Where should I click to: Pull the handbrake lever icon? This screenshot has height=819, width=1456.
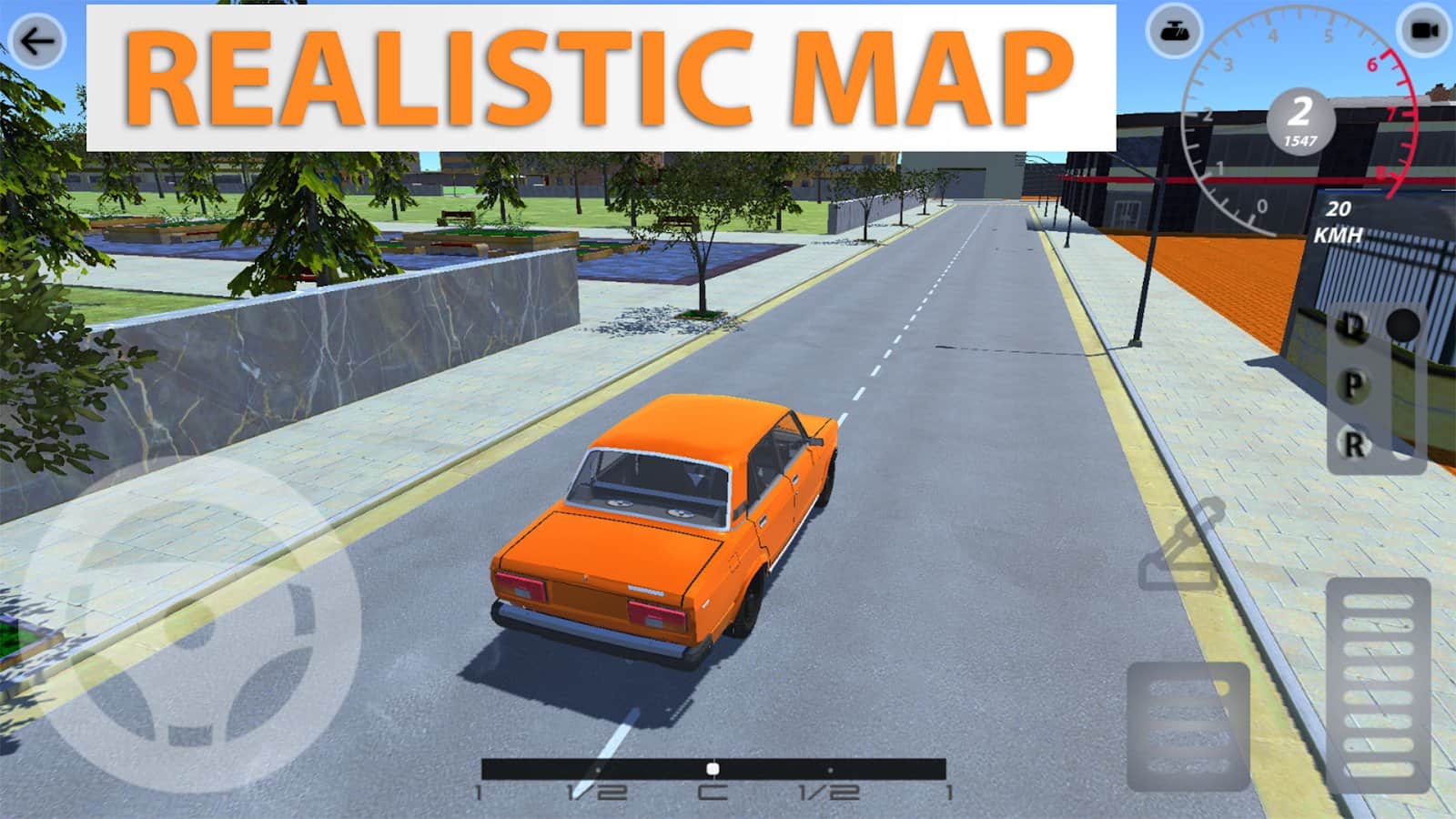(1182, 546)
